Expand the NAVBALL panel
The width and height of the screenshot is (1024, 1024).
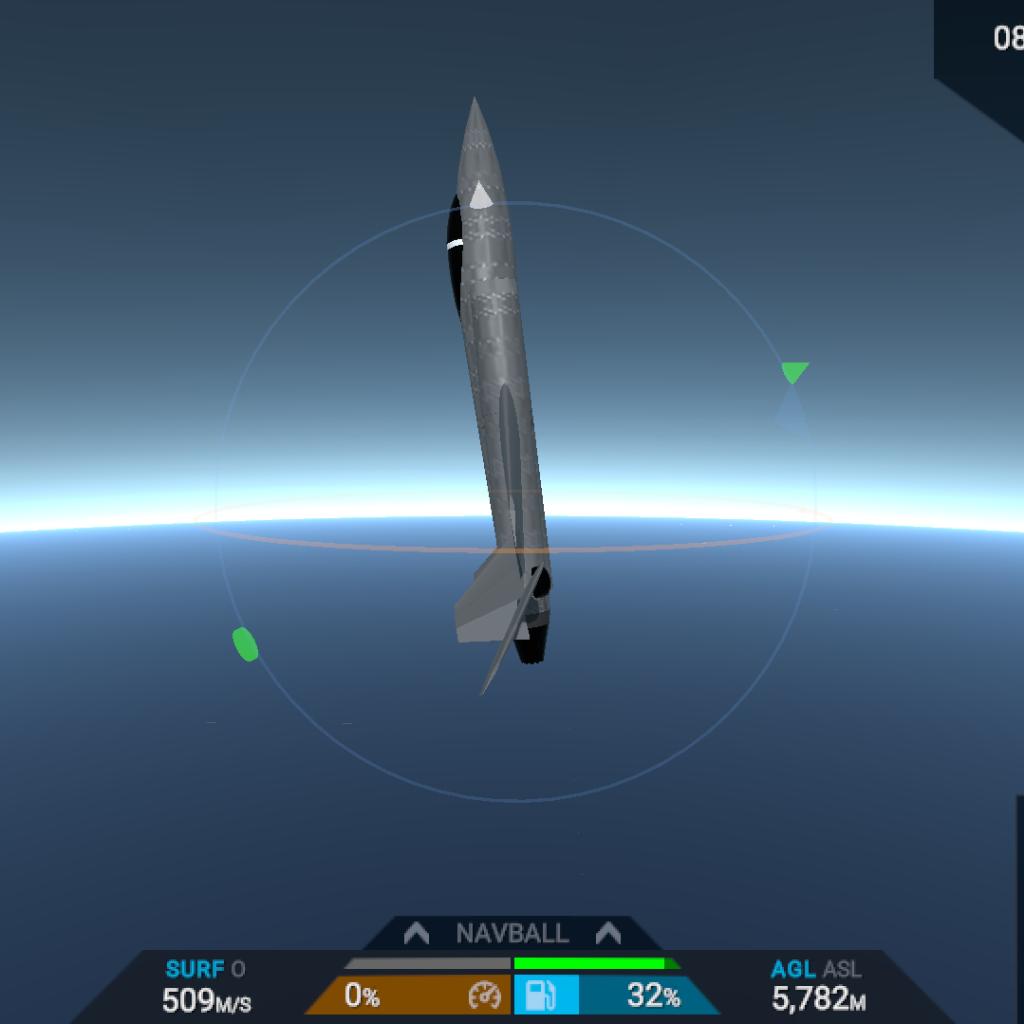pos(512,934)
